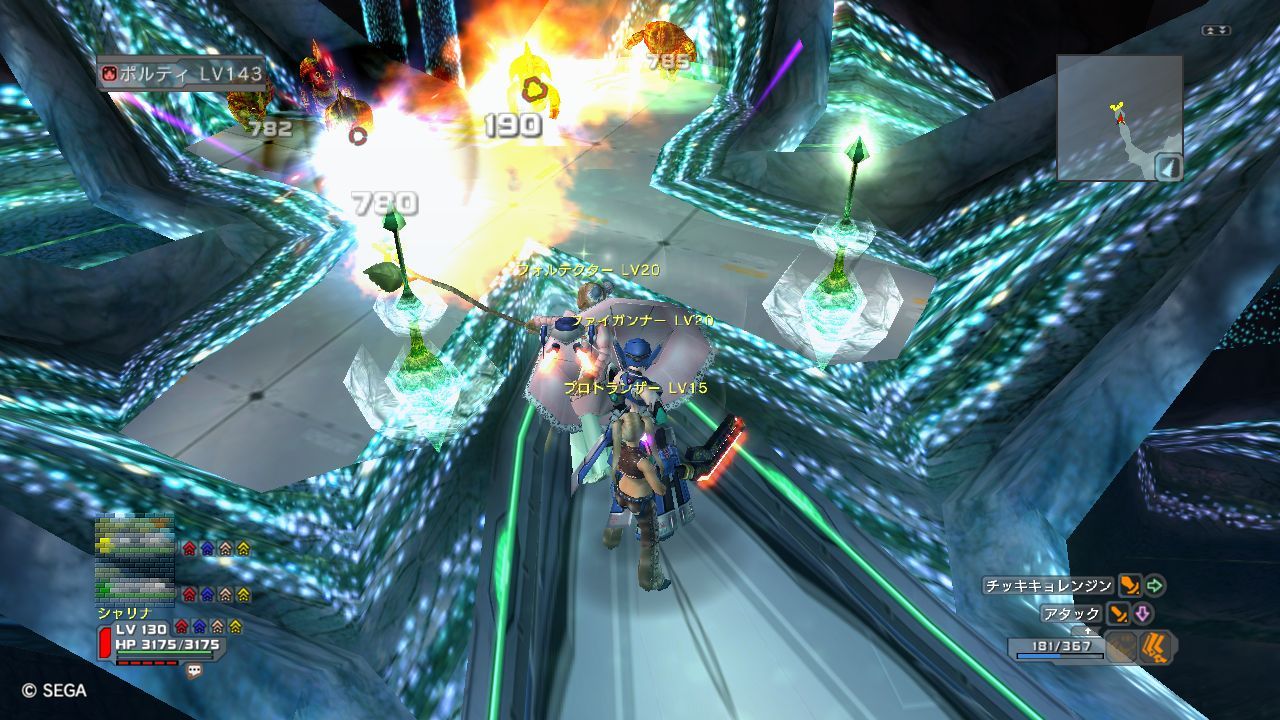Toggle the double-arrow indicator above the minimap
Screen dimensions: 1280x720
[1216, 31]
